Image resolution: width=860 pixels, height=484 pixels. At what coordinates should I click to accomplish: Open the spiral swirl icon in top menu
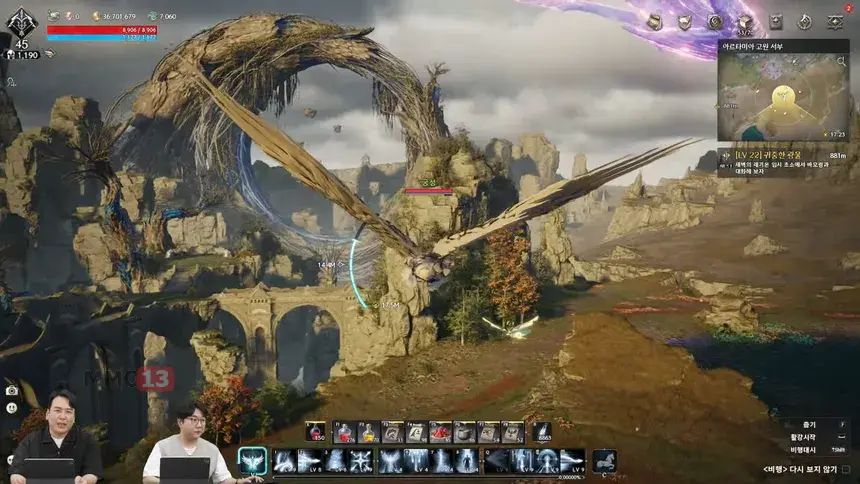714,21
